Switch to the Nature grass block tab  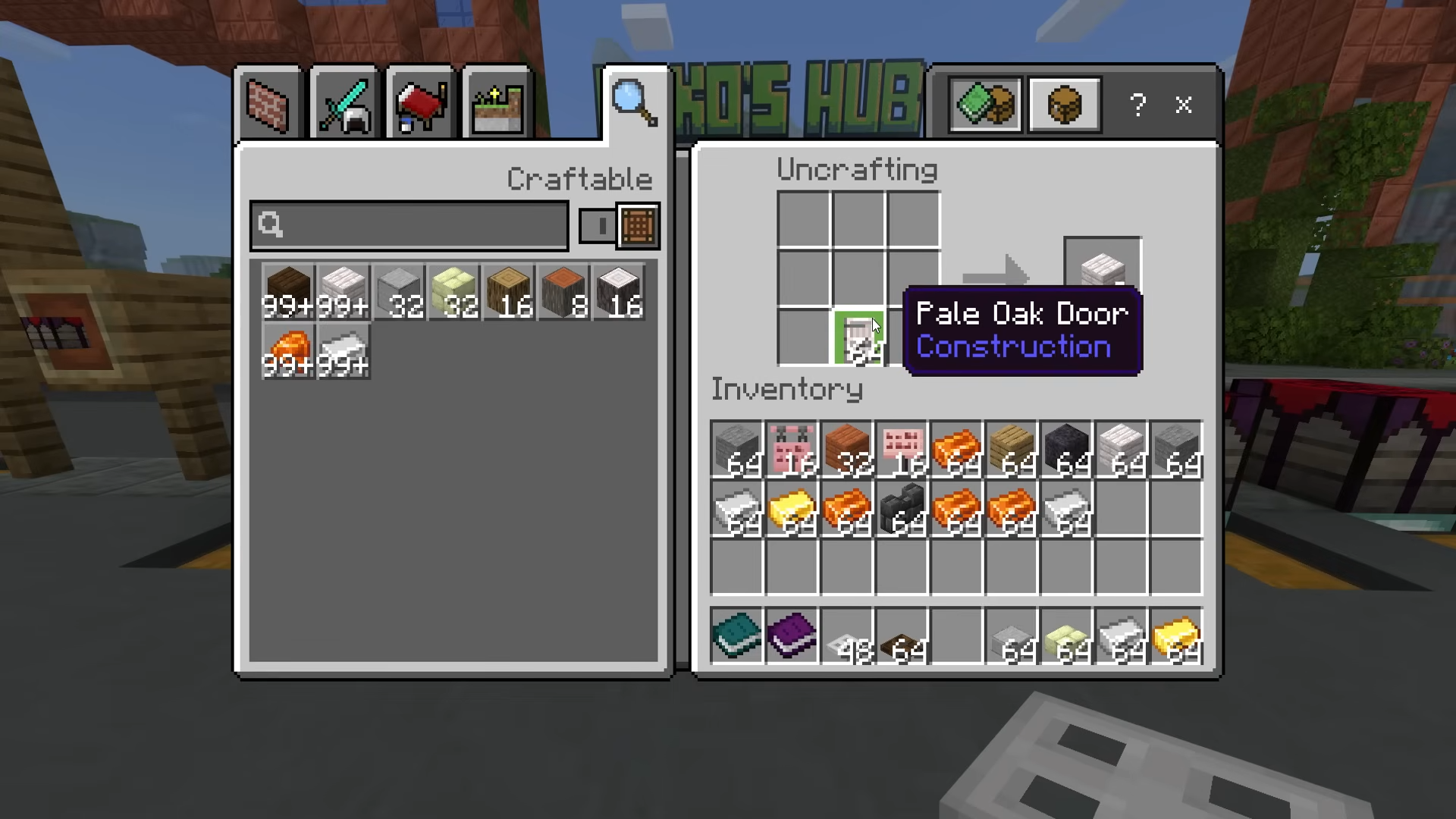tap(497, 105)
